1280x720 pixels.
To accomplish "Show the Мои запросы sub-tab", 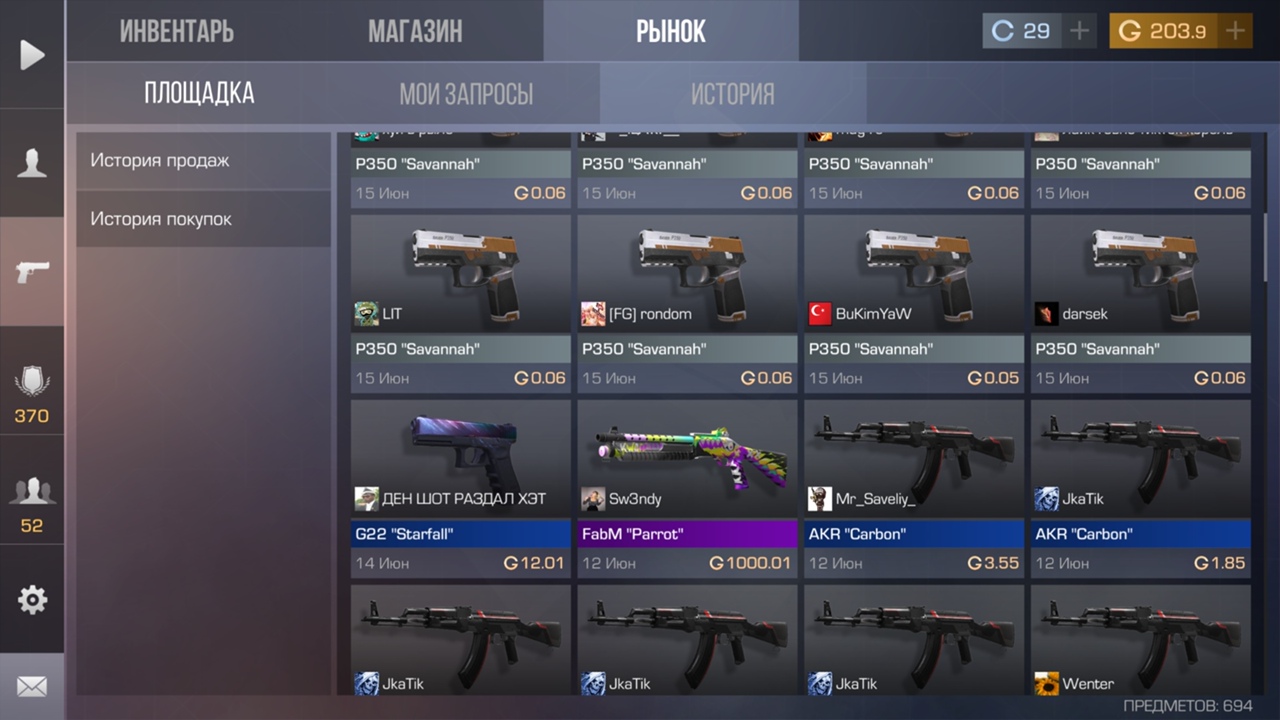I will coord(466,94).
